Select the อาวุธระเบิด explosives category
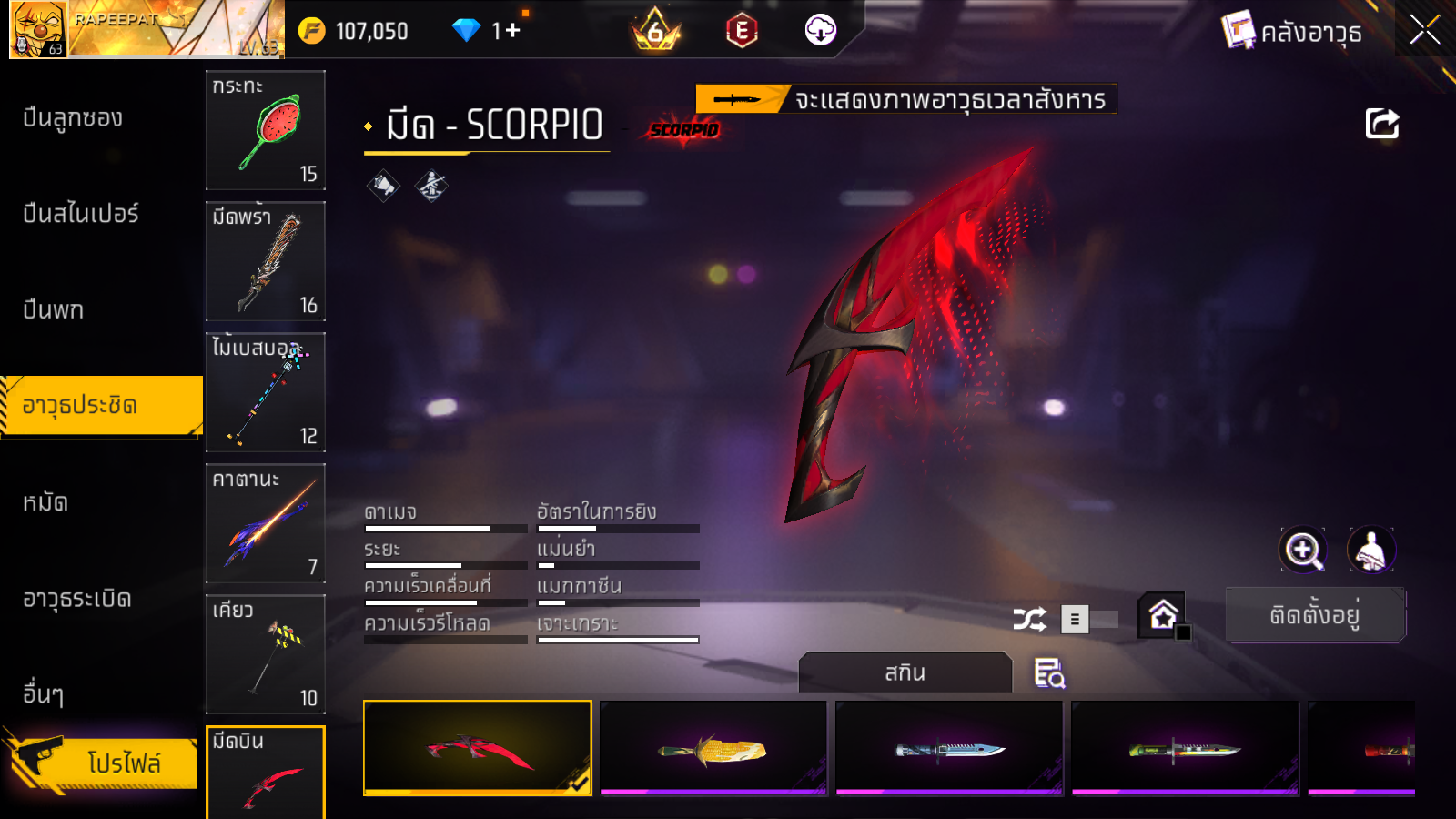Viewport: 1456px width, 819px height. click(x=77, y=599)
